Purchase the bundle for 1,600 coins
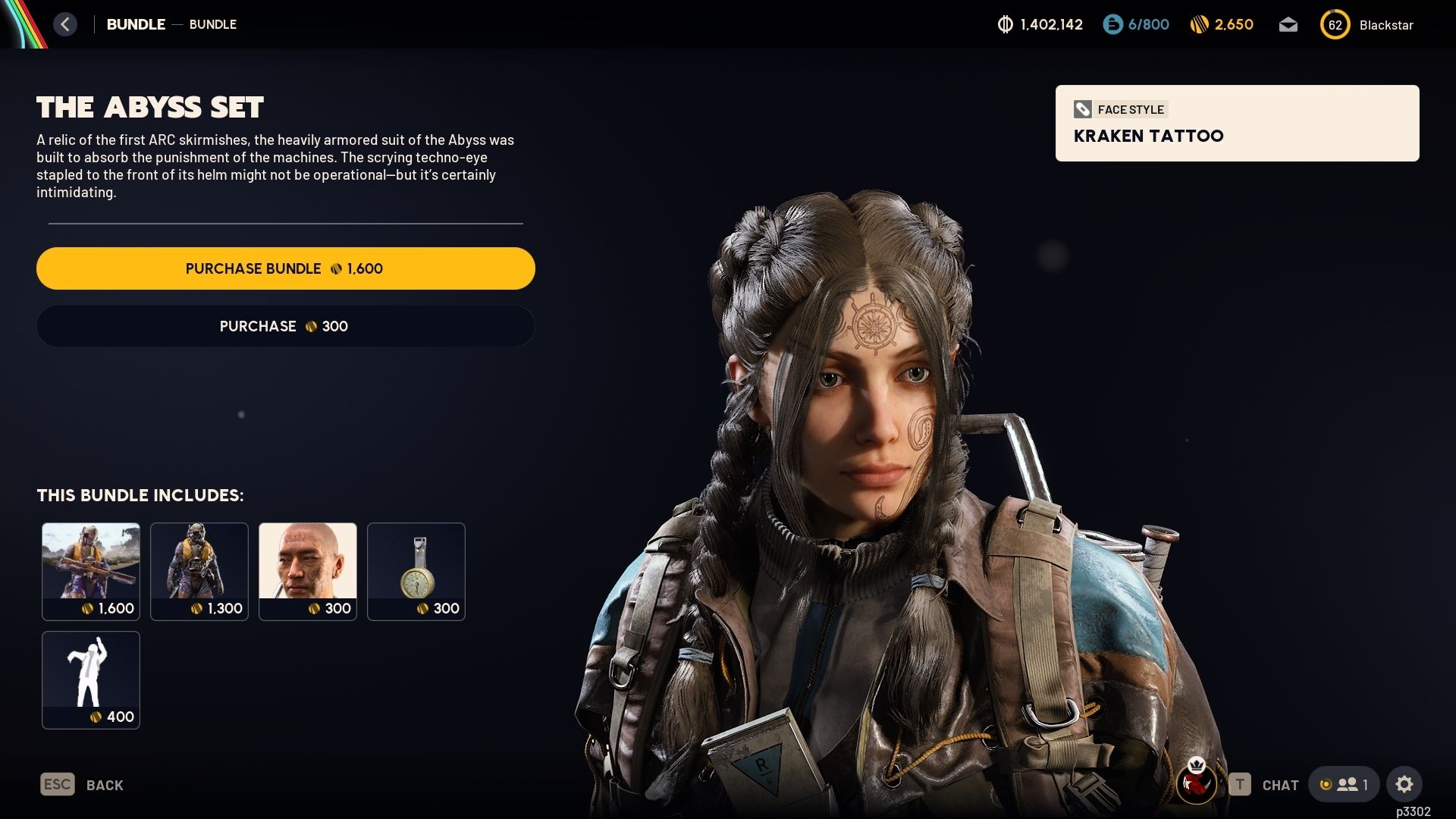Image resolution: width=1456 pixels, height=819 pixels. (x=285, y=268)
